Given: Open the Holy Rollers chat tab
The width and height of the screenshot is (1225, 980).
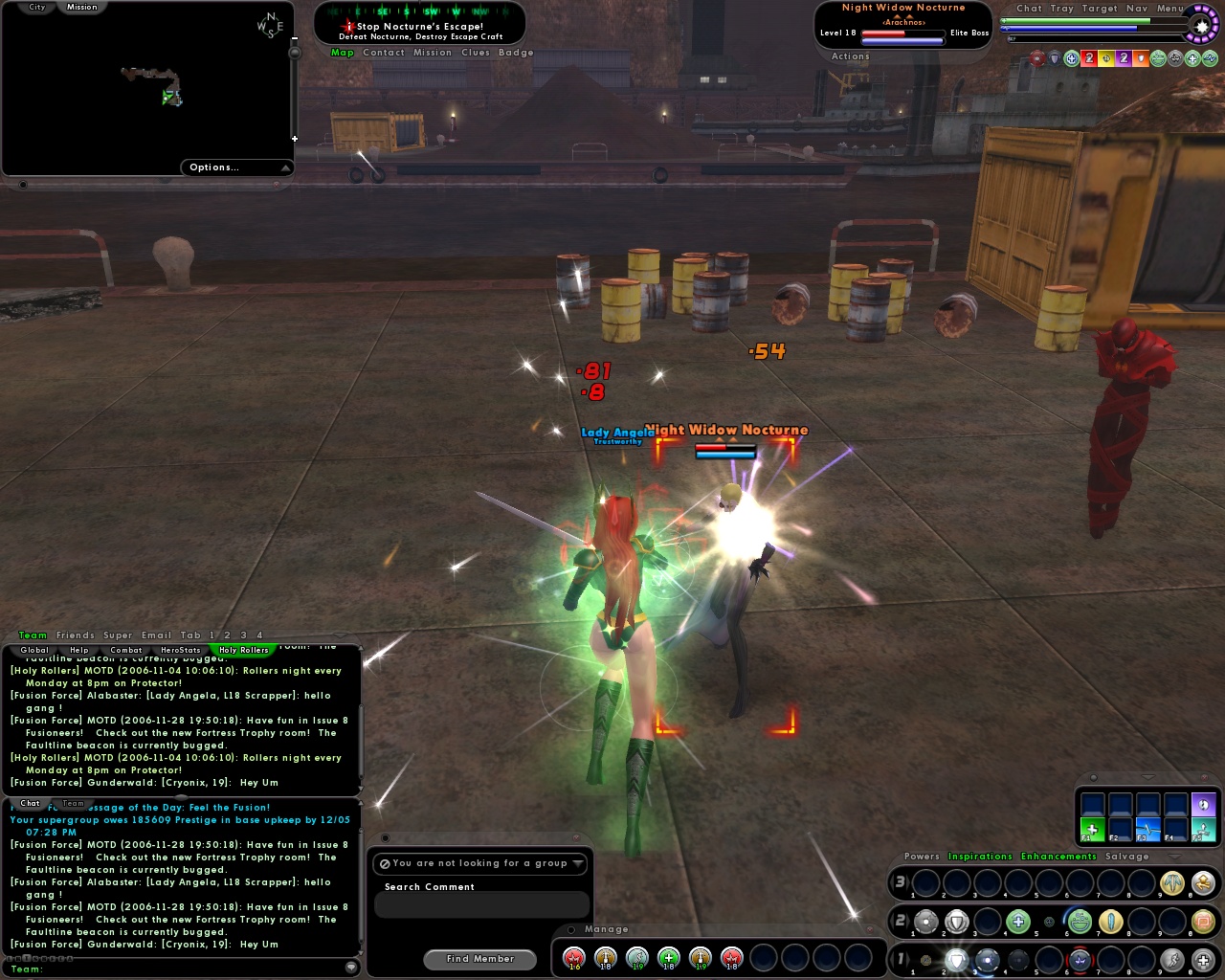Looking at the screenshot, I should (243, 649).
